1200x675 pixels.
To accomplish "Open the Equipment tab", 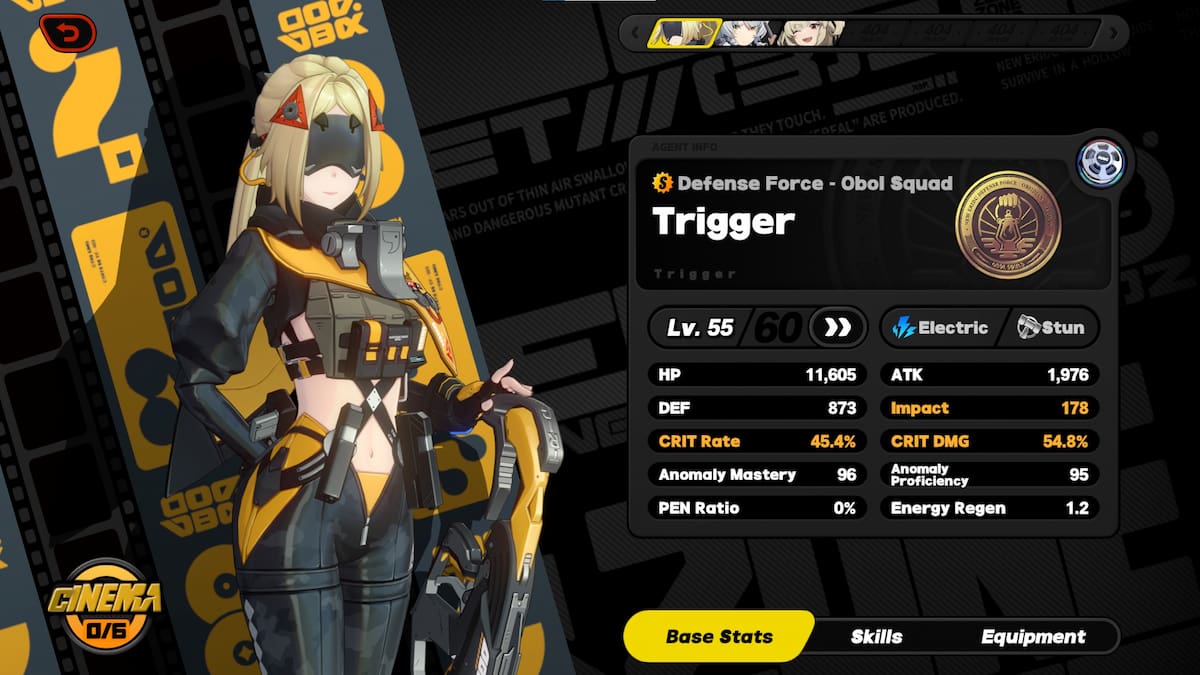I will 1033,637.
